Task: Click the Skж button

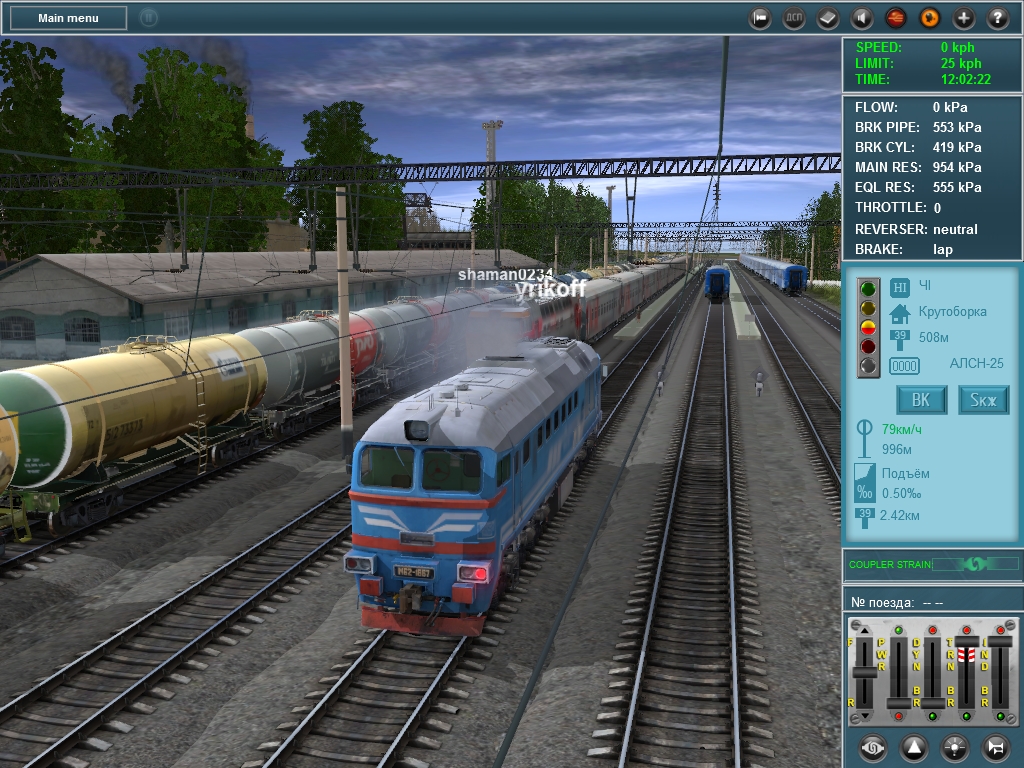Action: [x=983, y=401]
